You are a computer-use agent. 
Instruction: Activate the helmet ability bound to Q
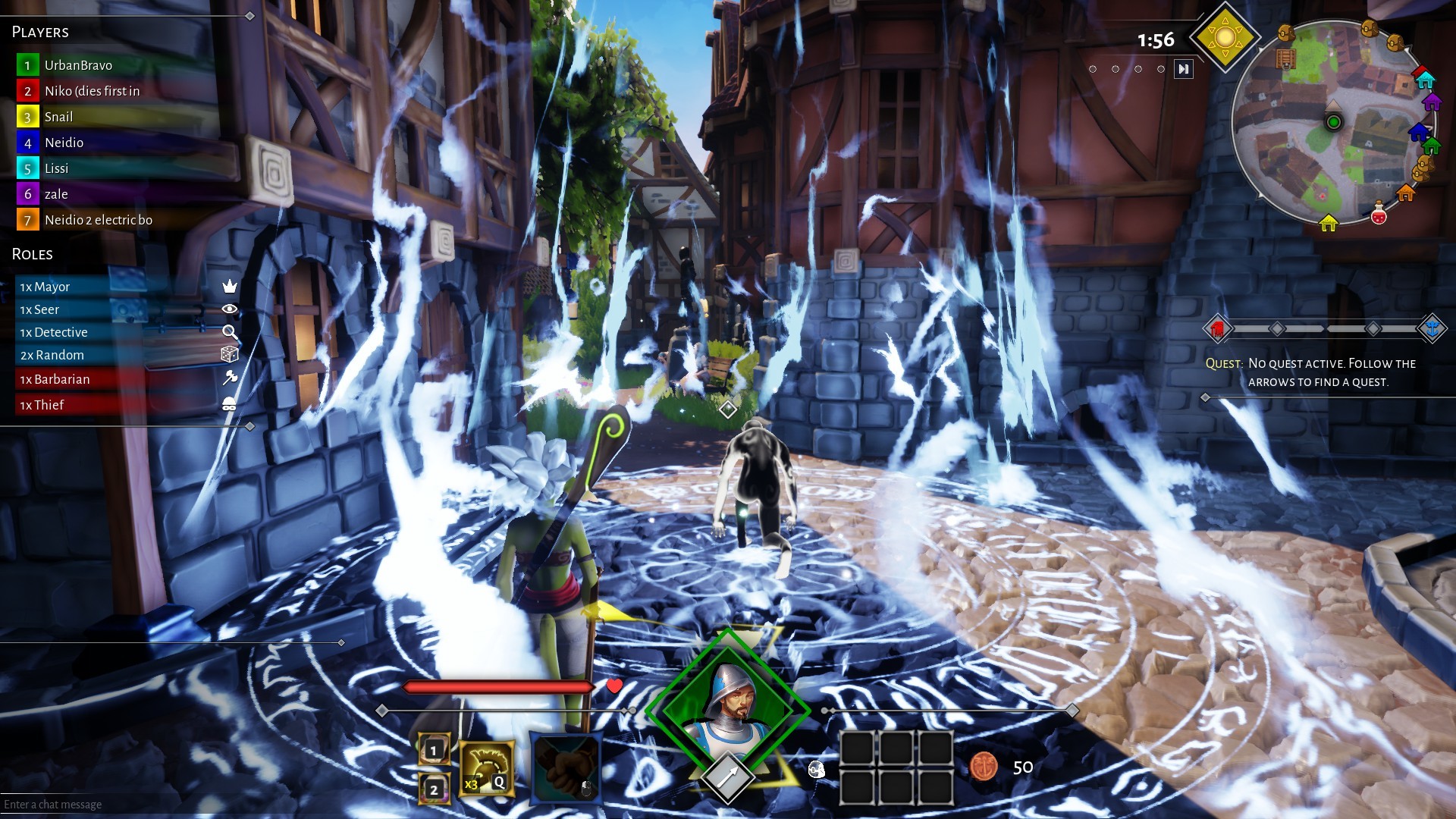tap(485, 767)
